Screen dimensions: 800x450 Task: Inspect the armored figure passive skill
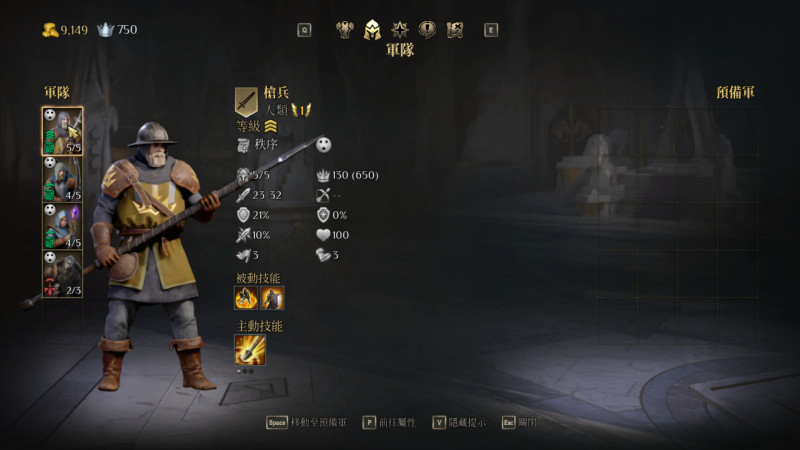tap(272, 298)
